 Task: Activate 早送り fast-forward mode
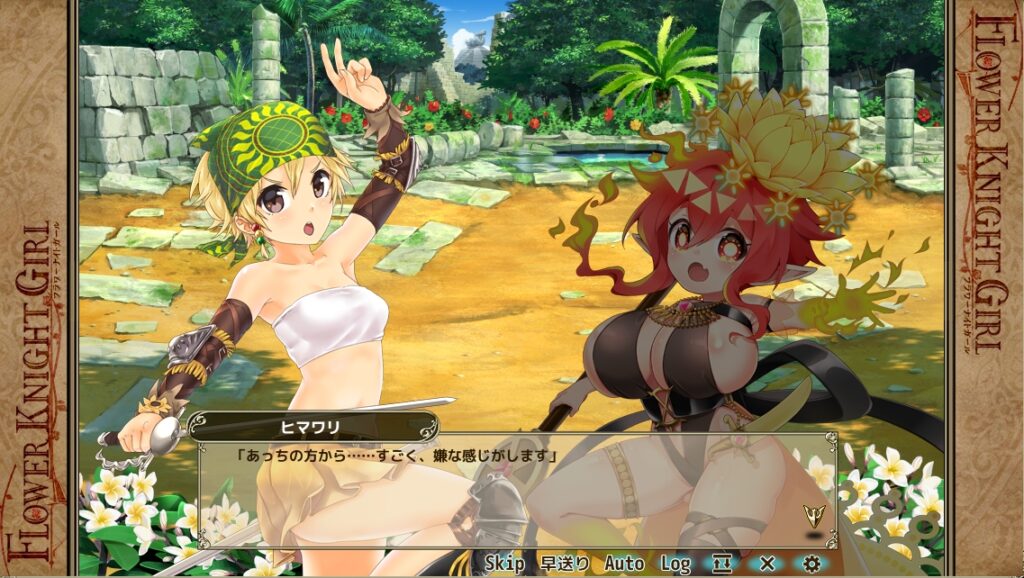[564, 564]
